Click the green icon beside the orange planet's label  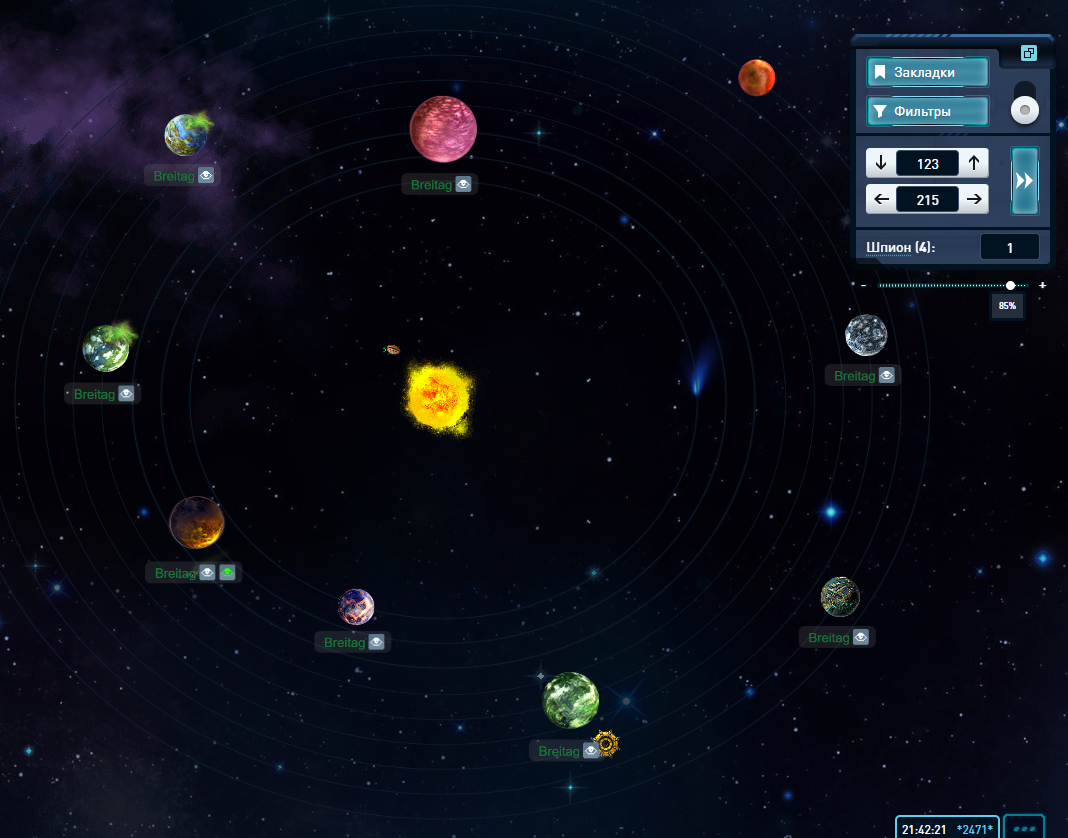click(x=228, y=573)
